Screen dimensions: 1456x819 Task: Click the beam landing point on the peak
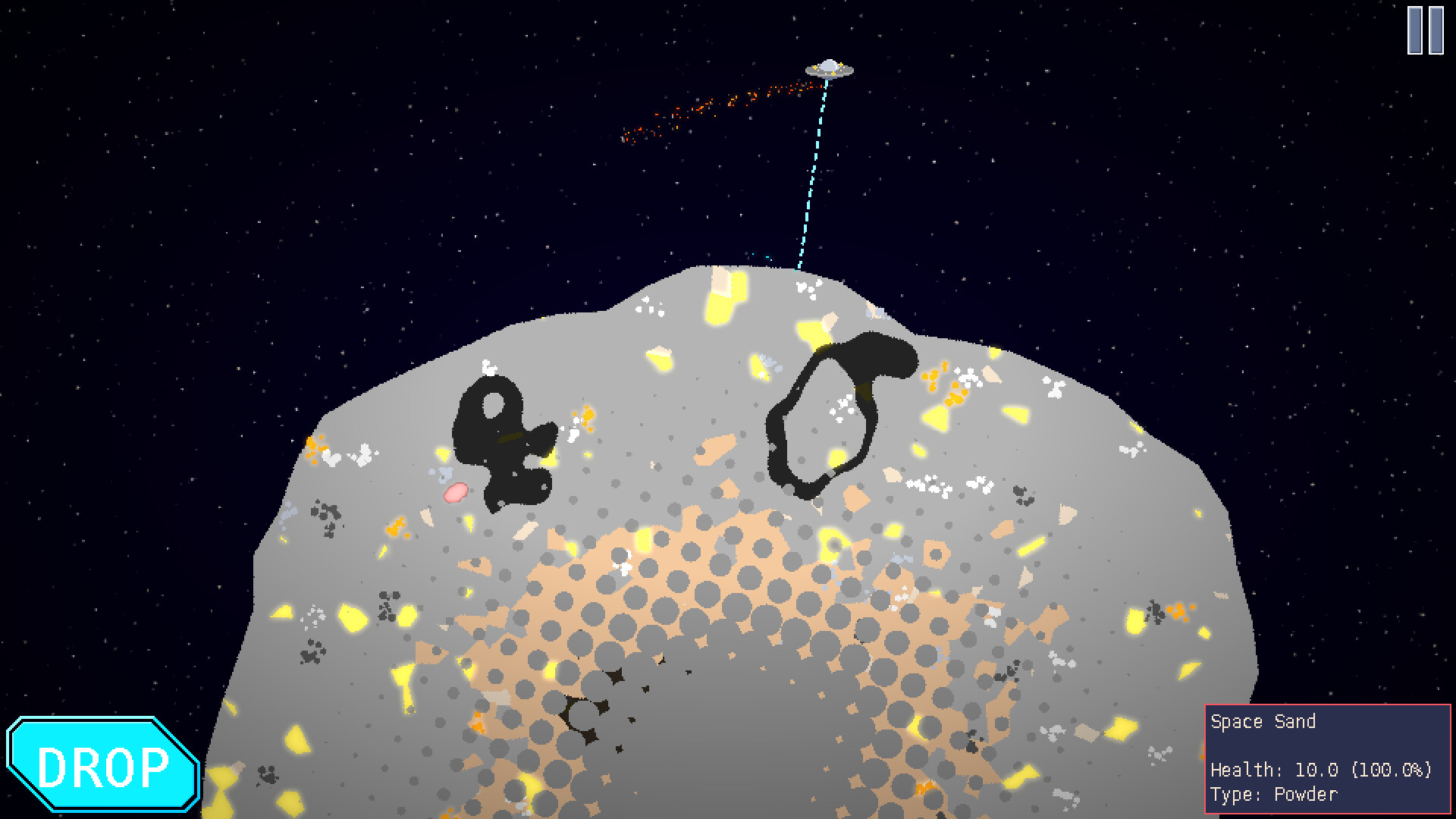pyautogui.click(x=796, y=269)
